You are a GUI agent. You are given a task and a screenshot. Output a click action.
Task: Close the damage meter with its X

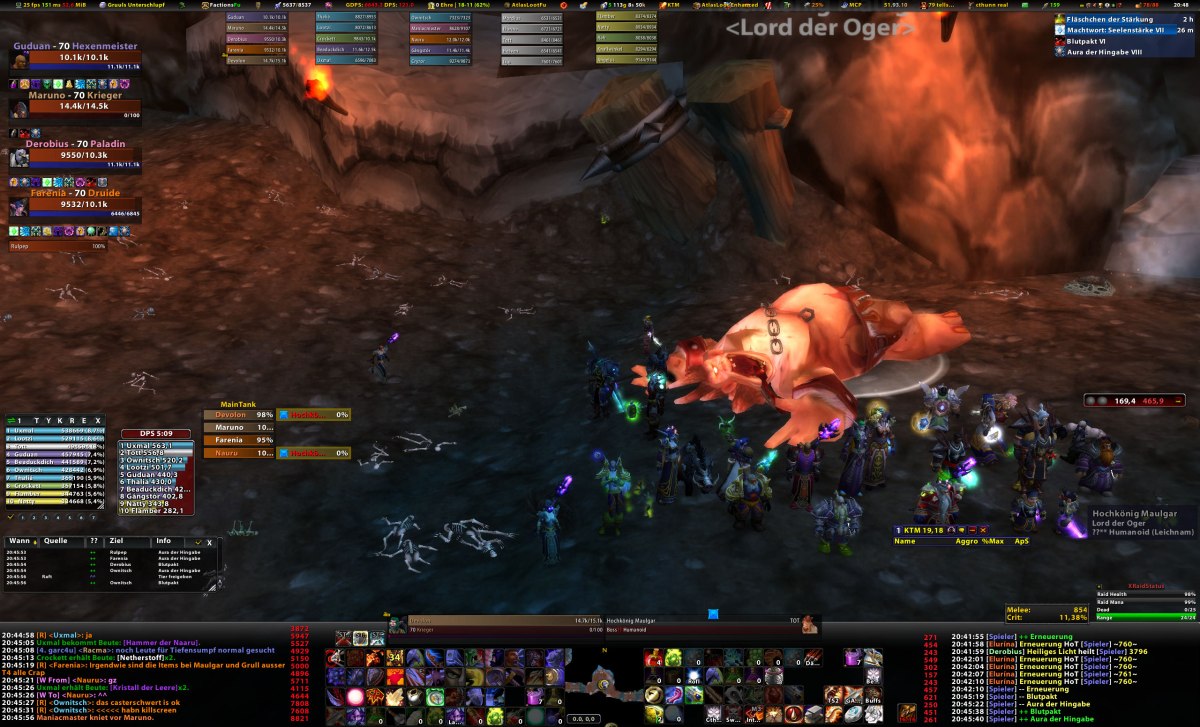(97, 421)
